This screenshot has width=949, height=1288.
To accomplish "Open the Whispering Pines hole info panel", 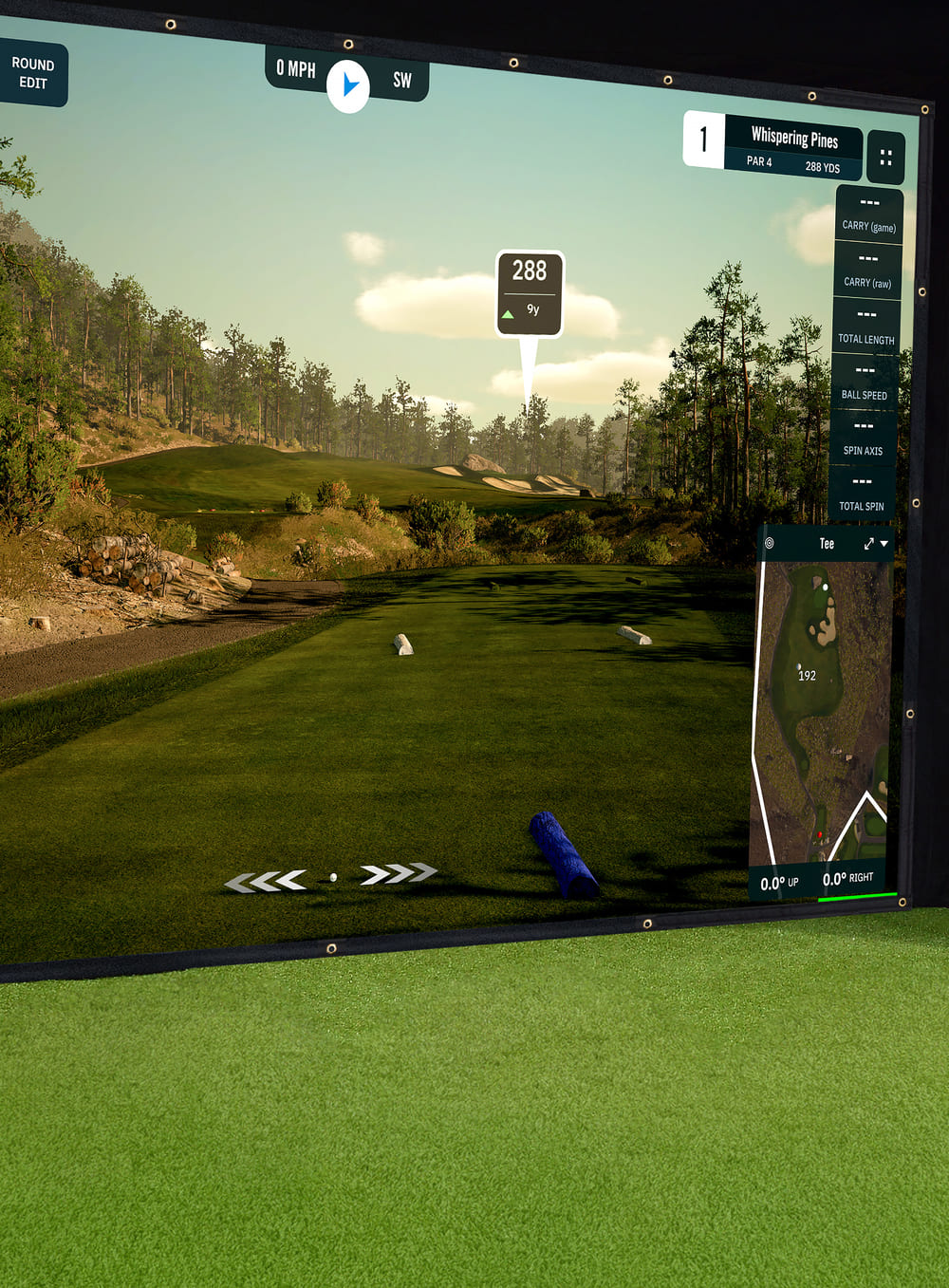I will (793, 147).
